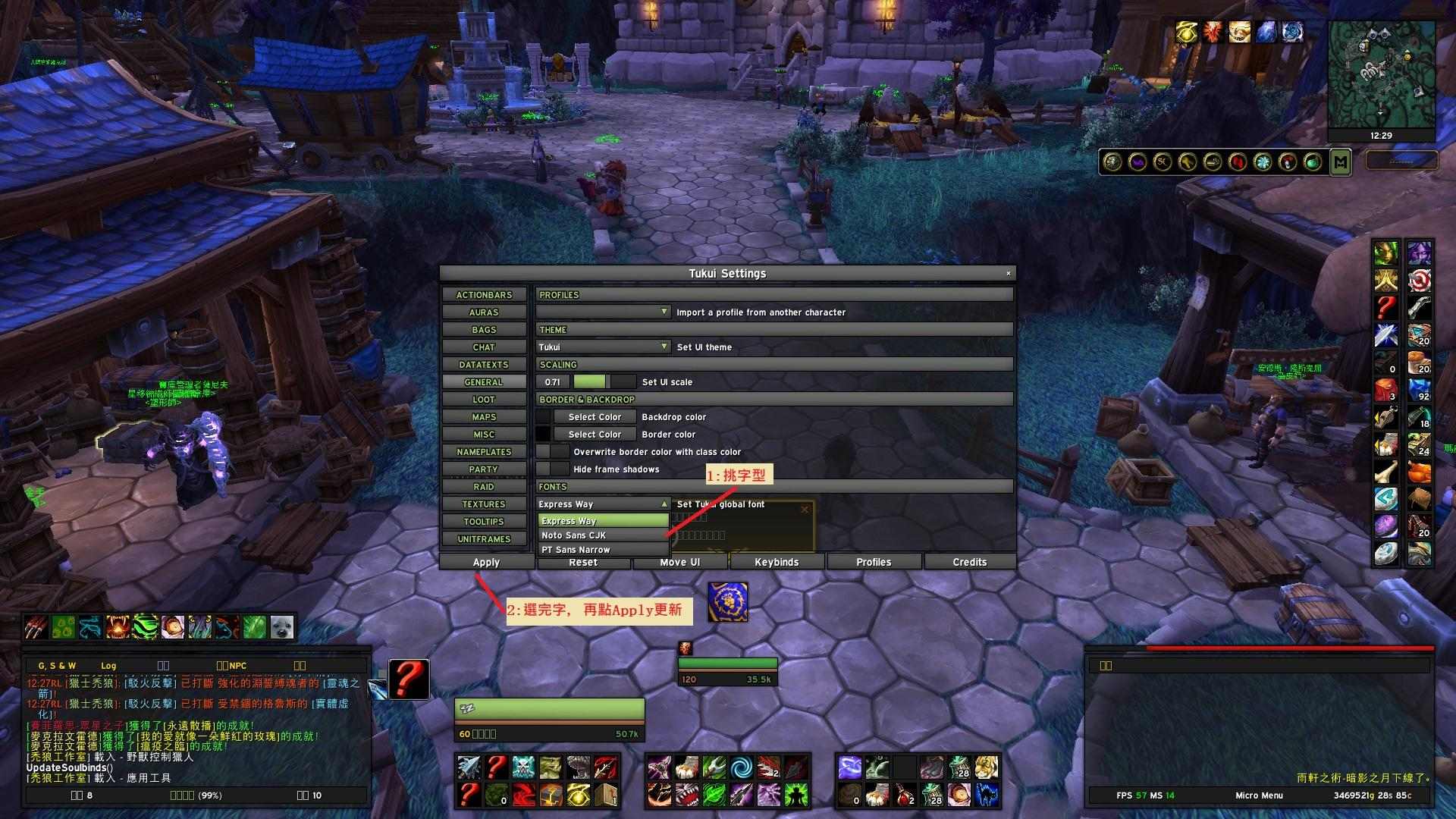
Task: Click Apply to save font changes
Action: pyautogui.click(x=485, y=562)
